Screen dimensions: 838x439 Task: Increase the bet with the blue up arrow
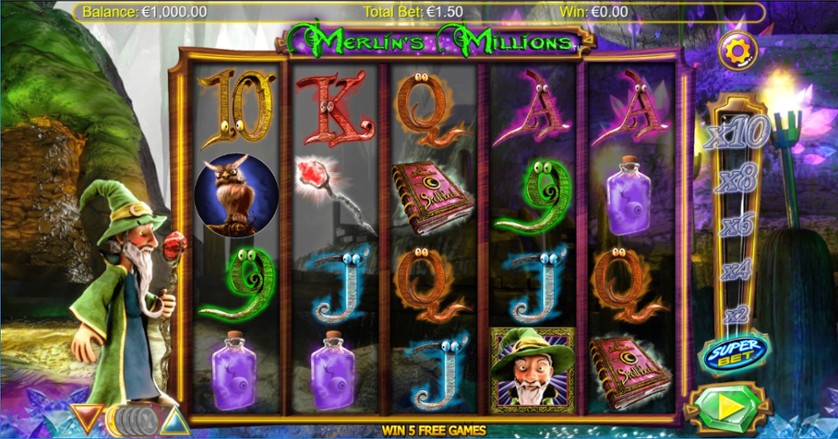coord(175,419)
